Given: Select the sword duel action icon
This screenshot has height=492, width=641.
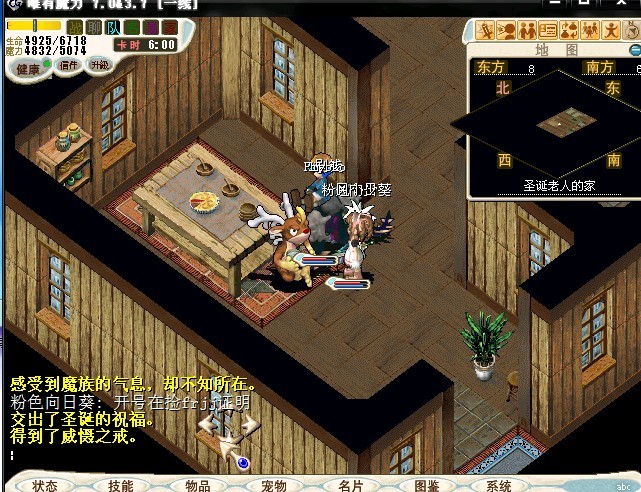Looking at the screenshot, I should pos(483,31).
